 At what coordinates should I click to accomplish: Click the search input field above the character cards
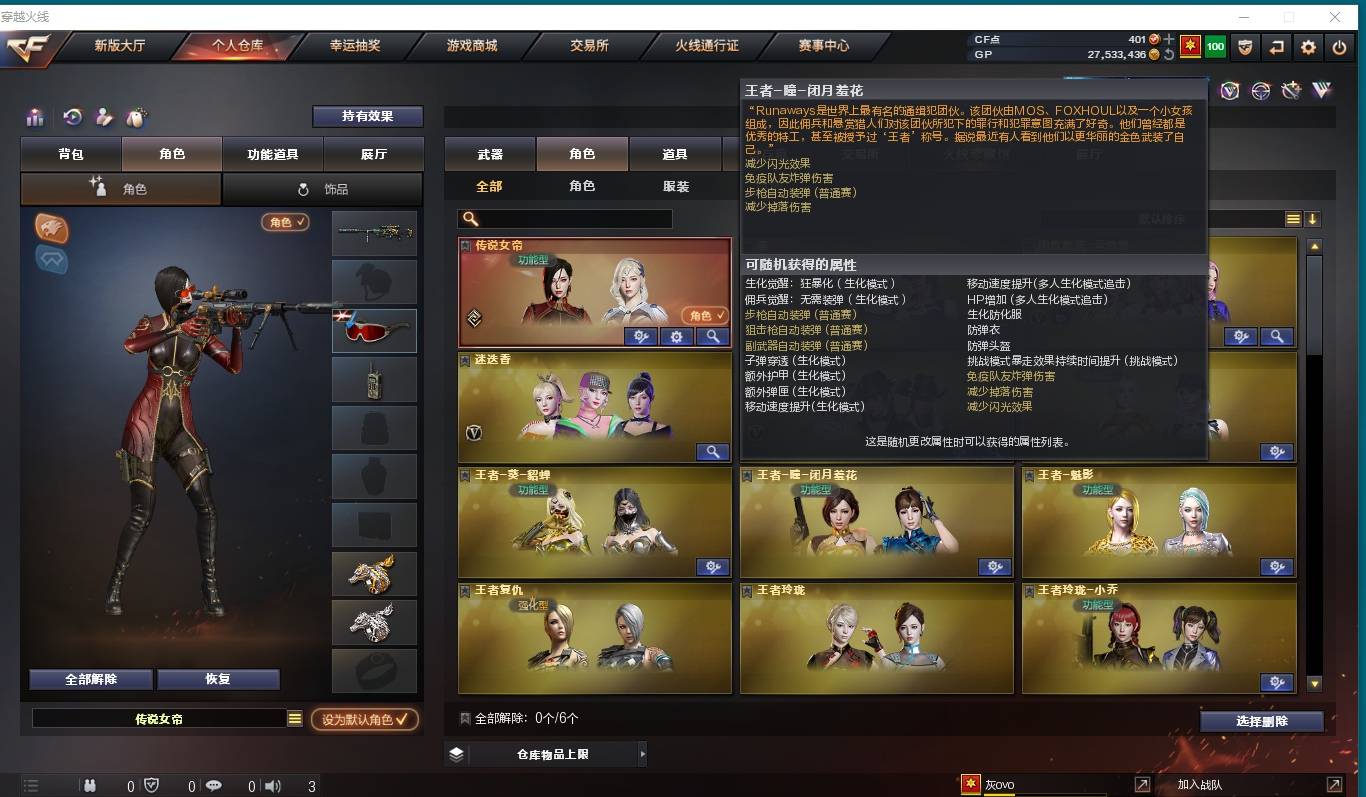(x=565, y=218)
